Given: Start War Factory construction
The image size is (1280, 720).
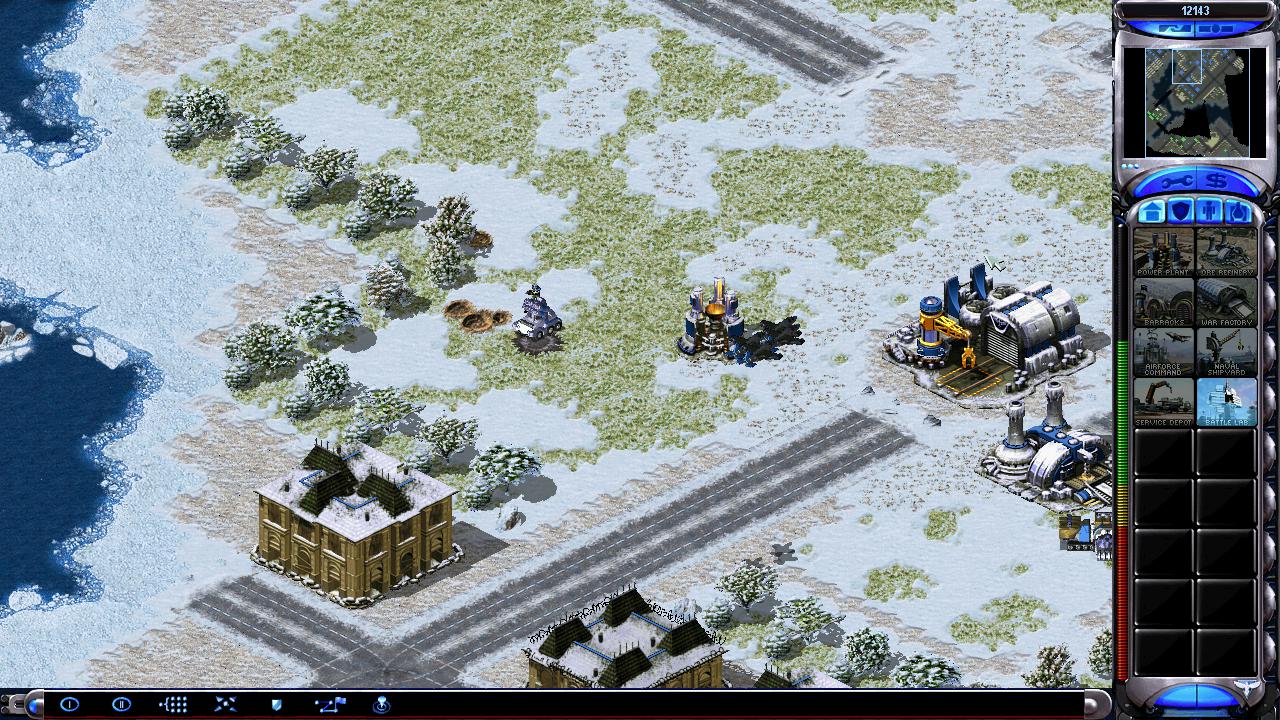Looking at the screenshot, I should click(1226, 301).
